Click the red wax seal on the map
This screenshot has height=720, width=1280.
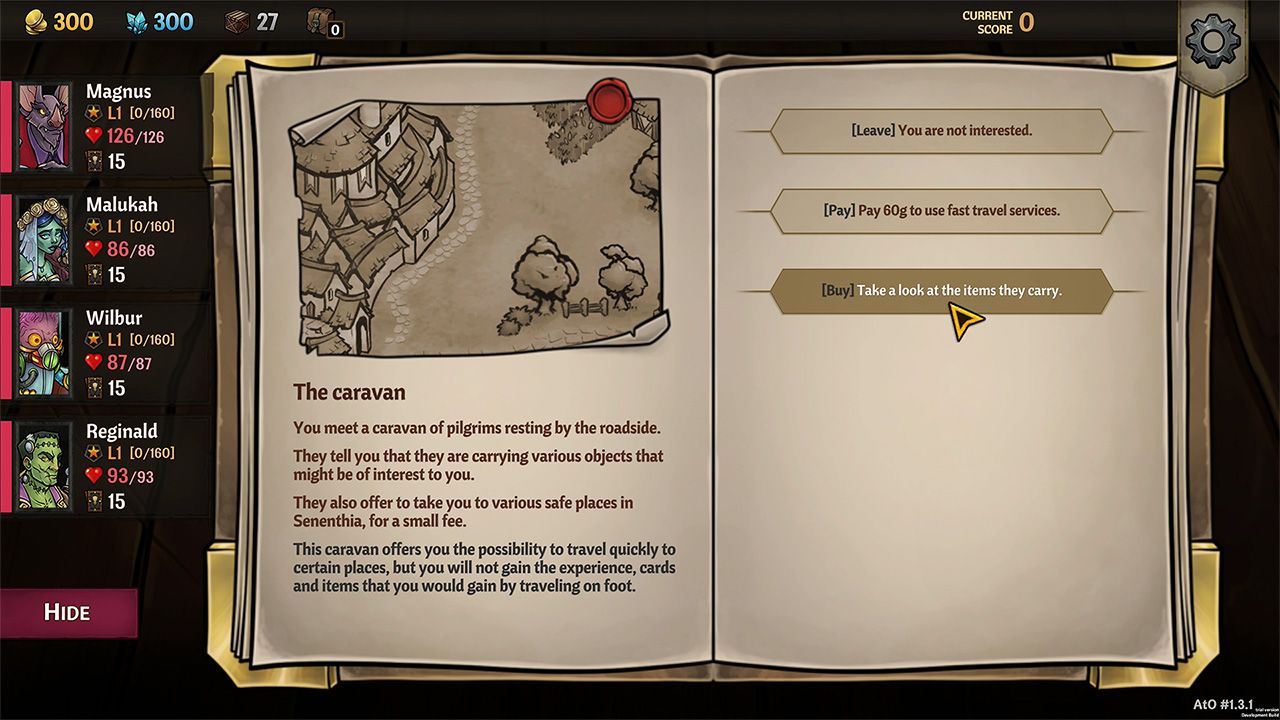tap(610, 100)
